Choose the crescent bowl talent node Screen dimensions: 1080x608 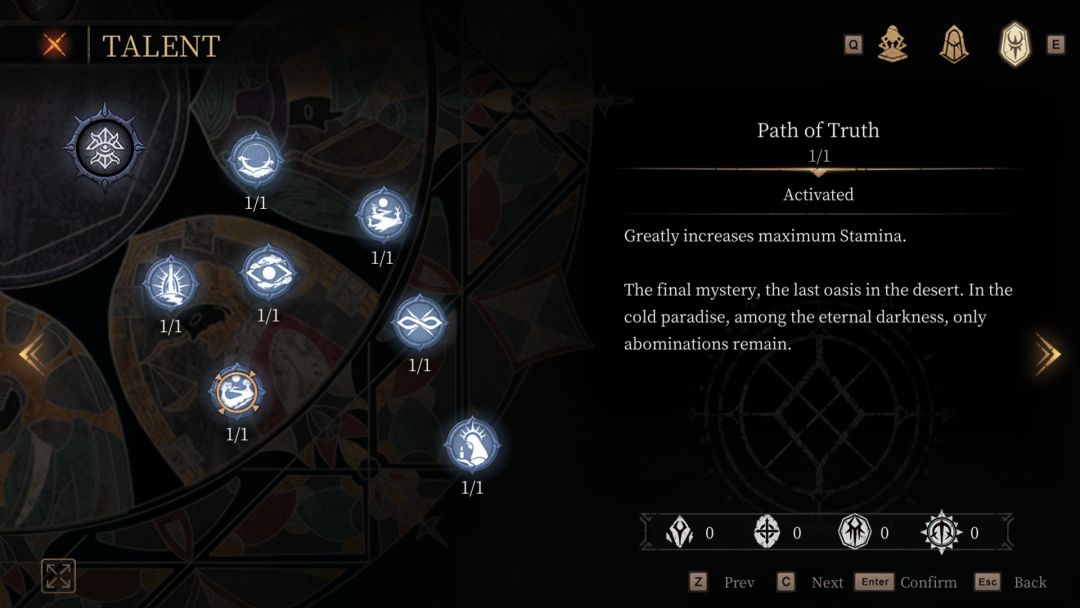(x=256, y=160)
